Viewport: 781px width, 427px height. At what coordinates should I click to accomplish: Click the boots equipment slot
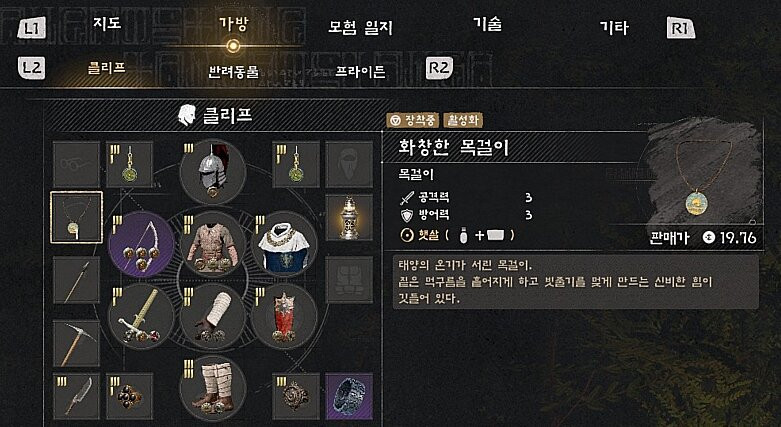point(212,385)
